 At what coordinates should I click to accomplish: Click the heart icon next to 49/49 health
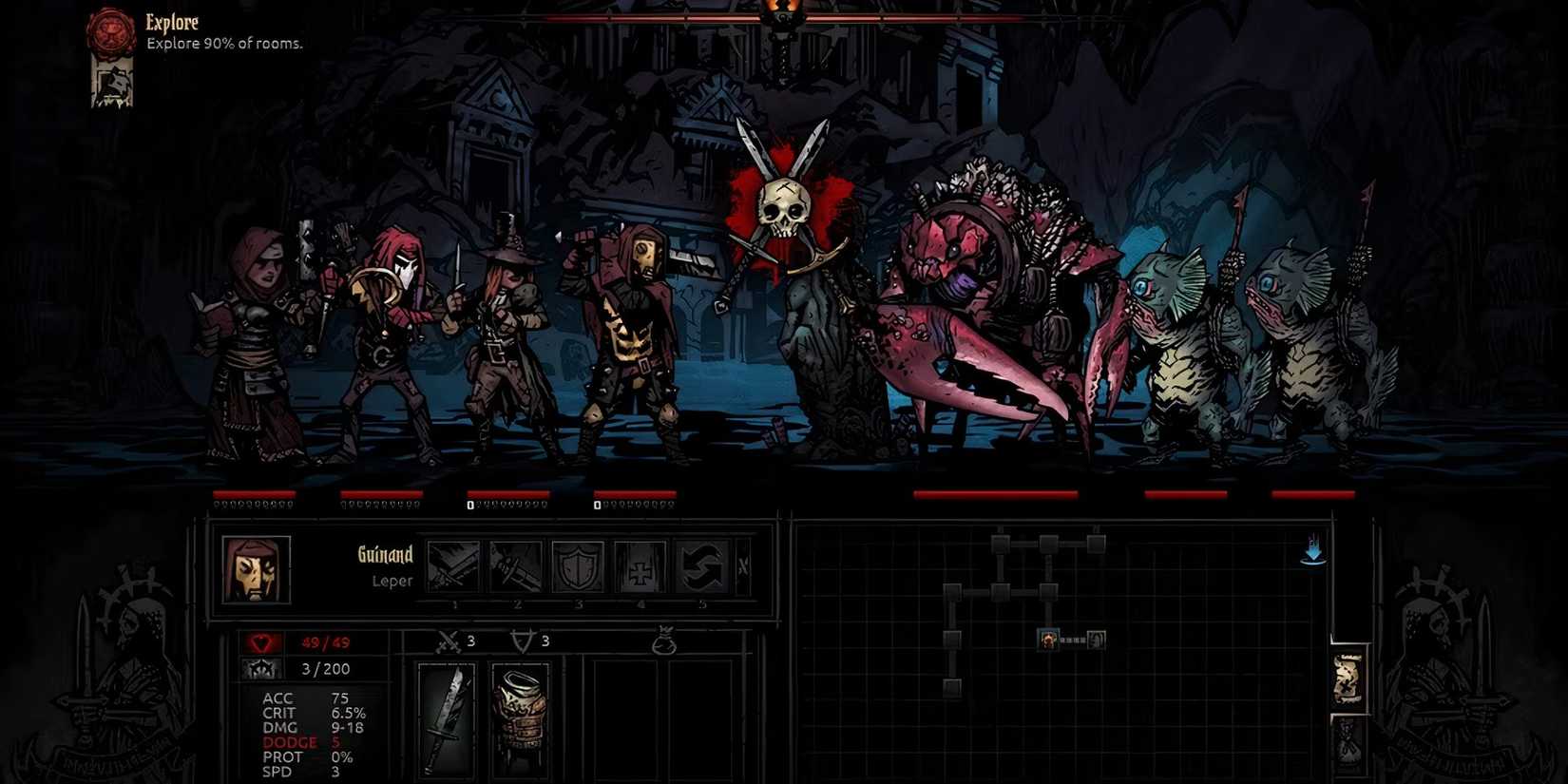point(261,641)
